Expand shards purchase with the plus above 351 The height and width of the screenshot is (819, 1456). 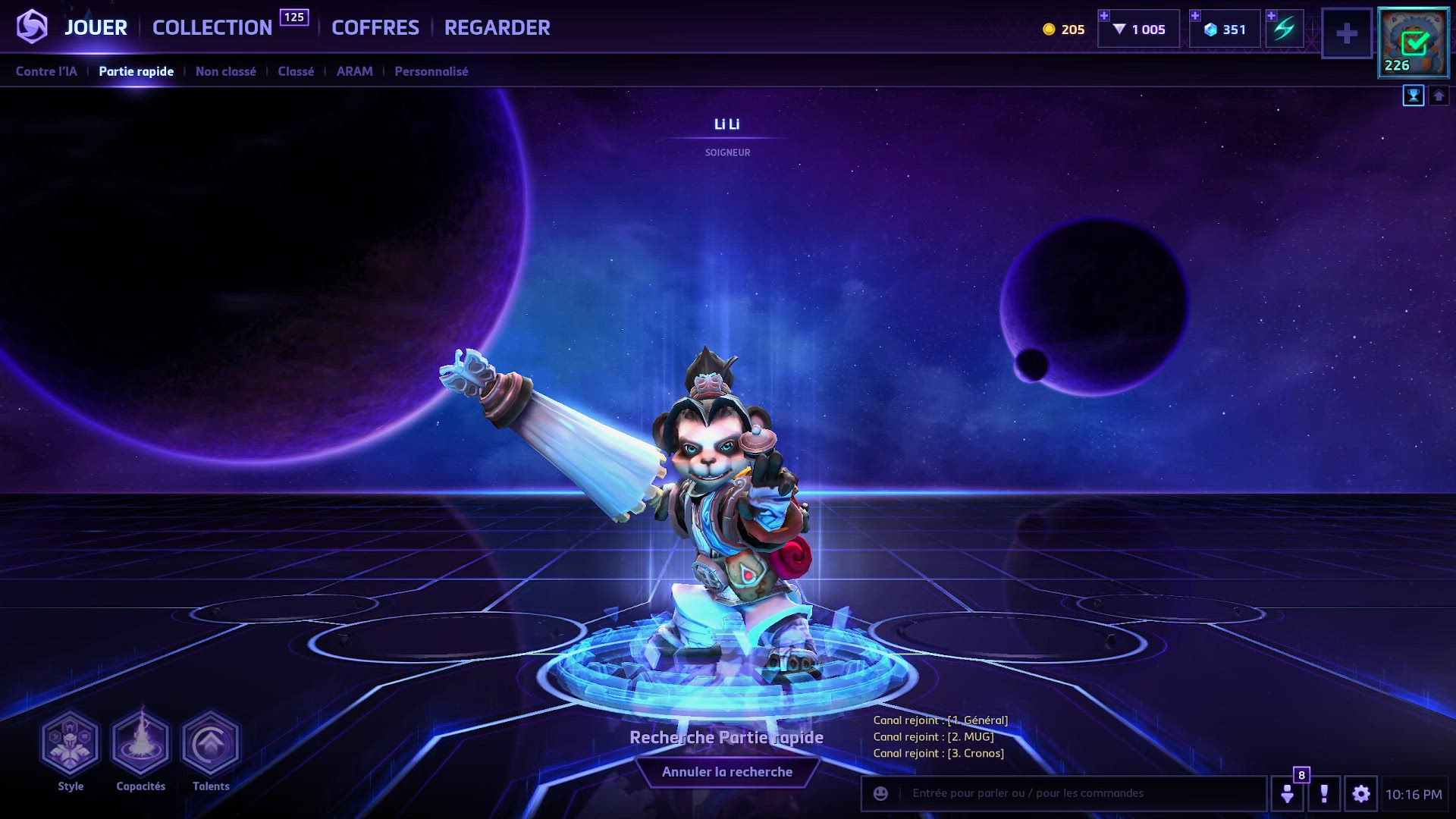[x=1197, y=14]
